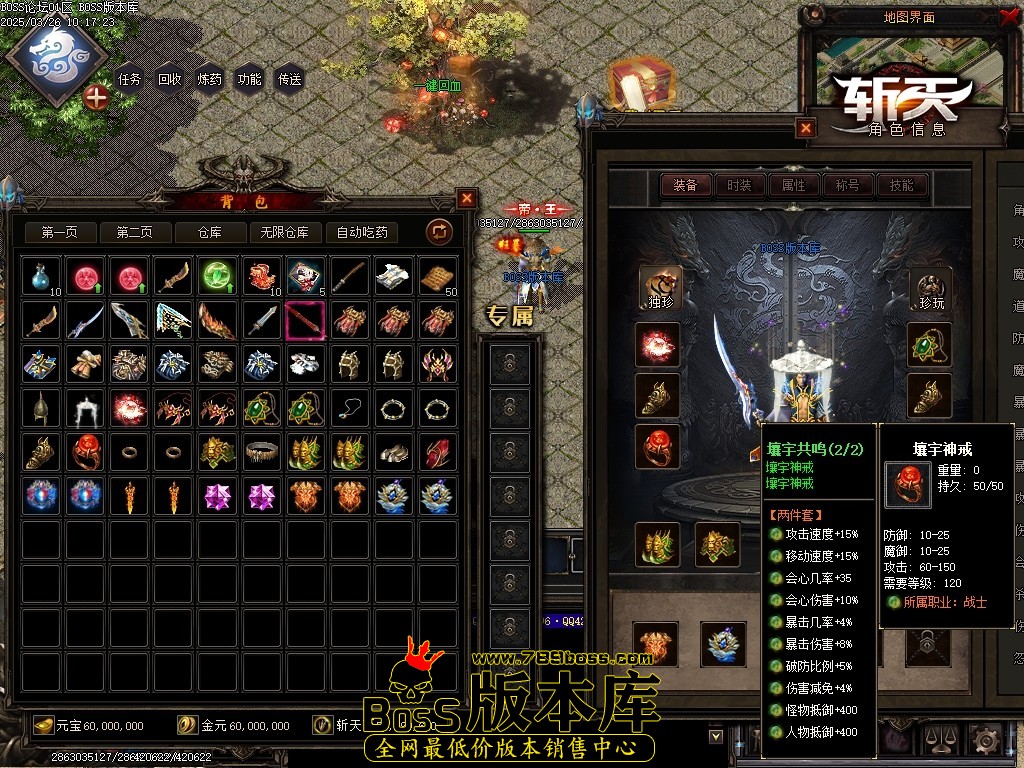Close the 角色信息 character info panel
Screen dimensions: 1024x768
[x=806, y=128]
